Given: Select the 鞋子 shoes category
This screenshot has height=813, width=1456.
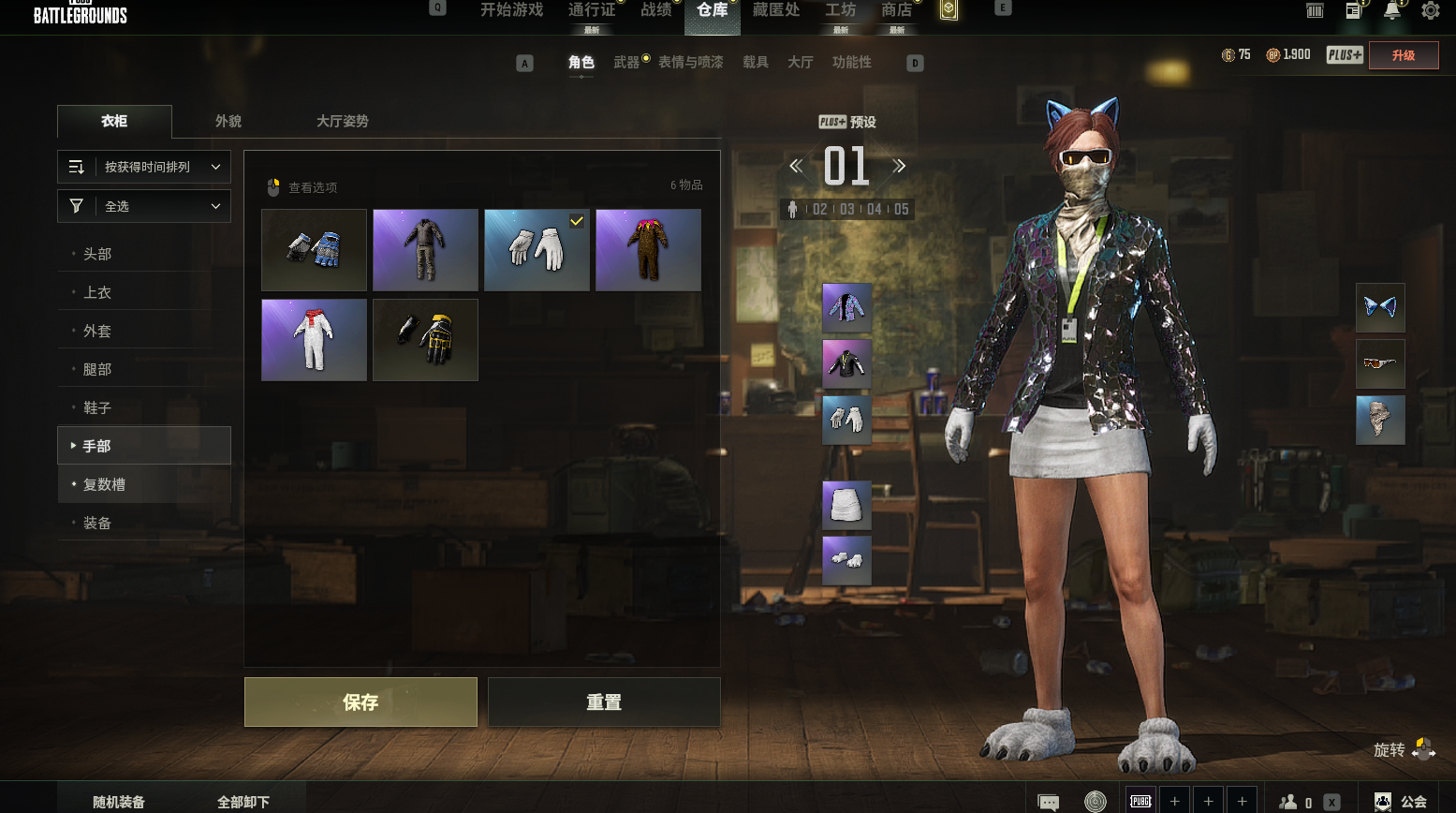Looking at the screenshot, I should point(97,407).
